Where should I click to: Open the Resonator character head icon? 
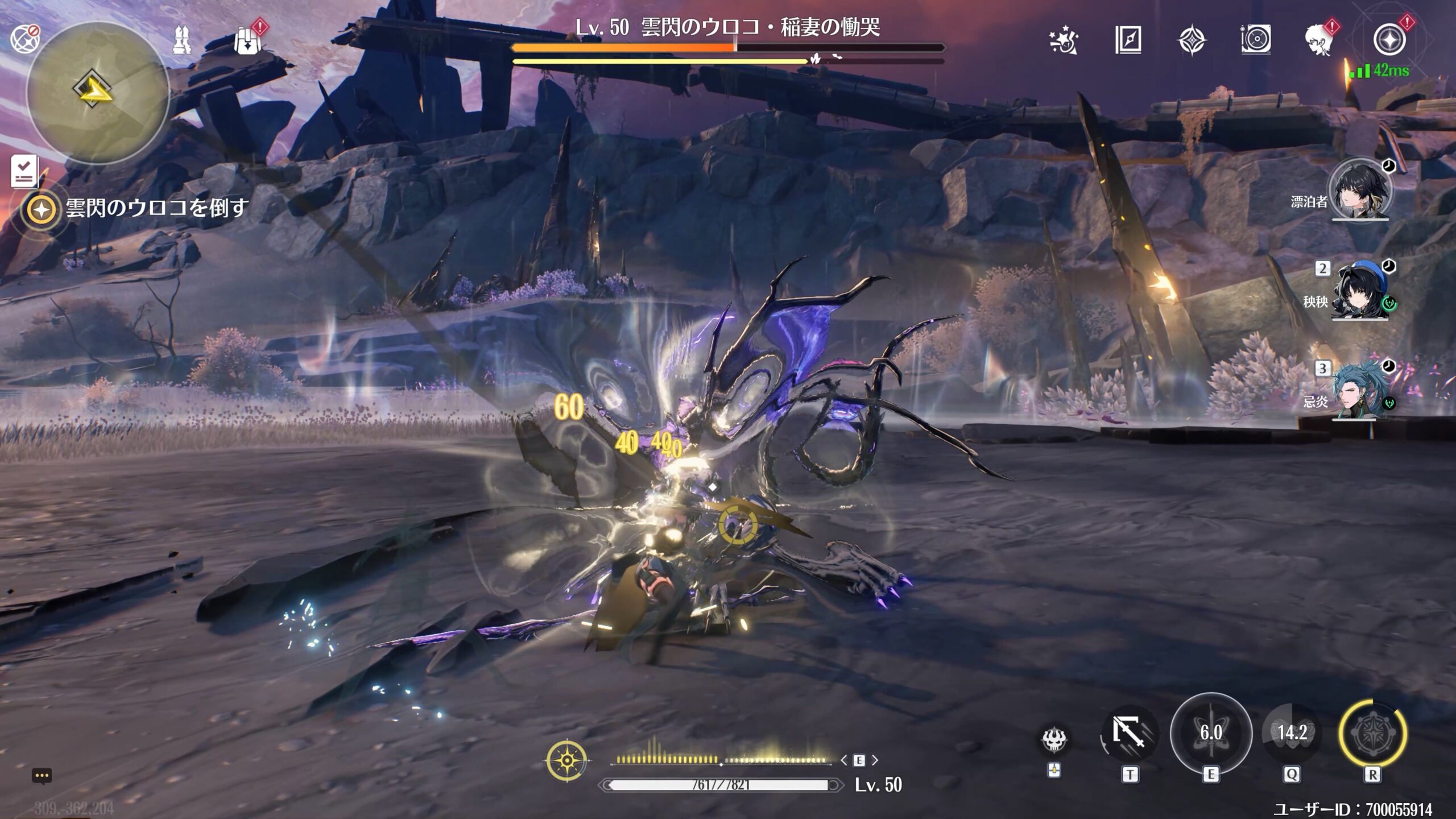pos(1318,40)
